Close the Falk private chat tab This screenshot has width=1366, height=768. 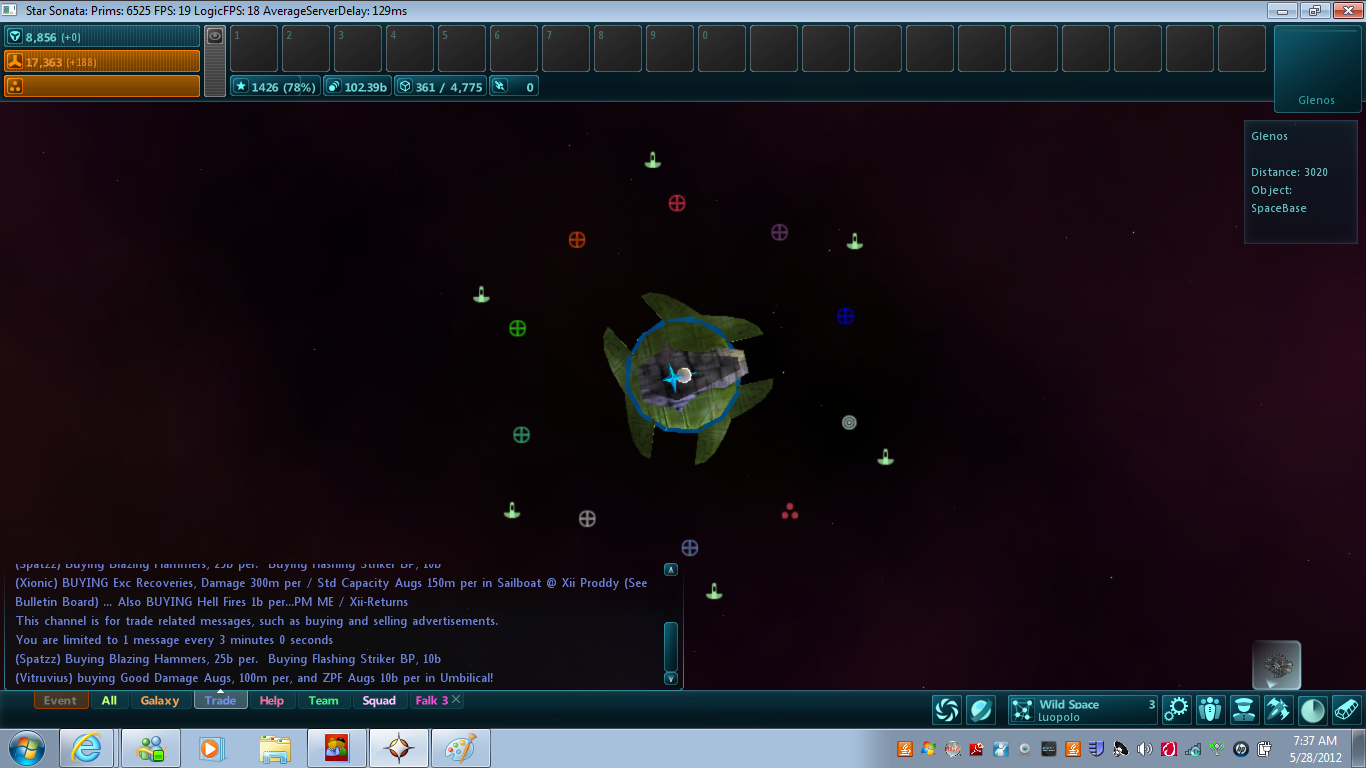click(456, 700)
